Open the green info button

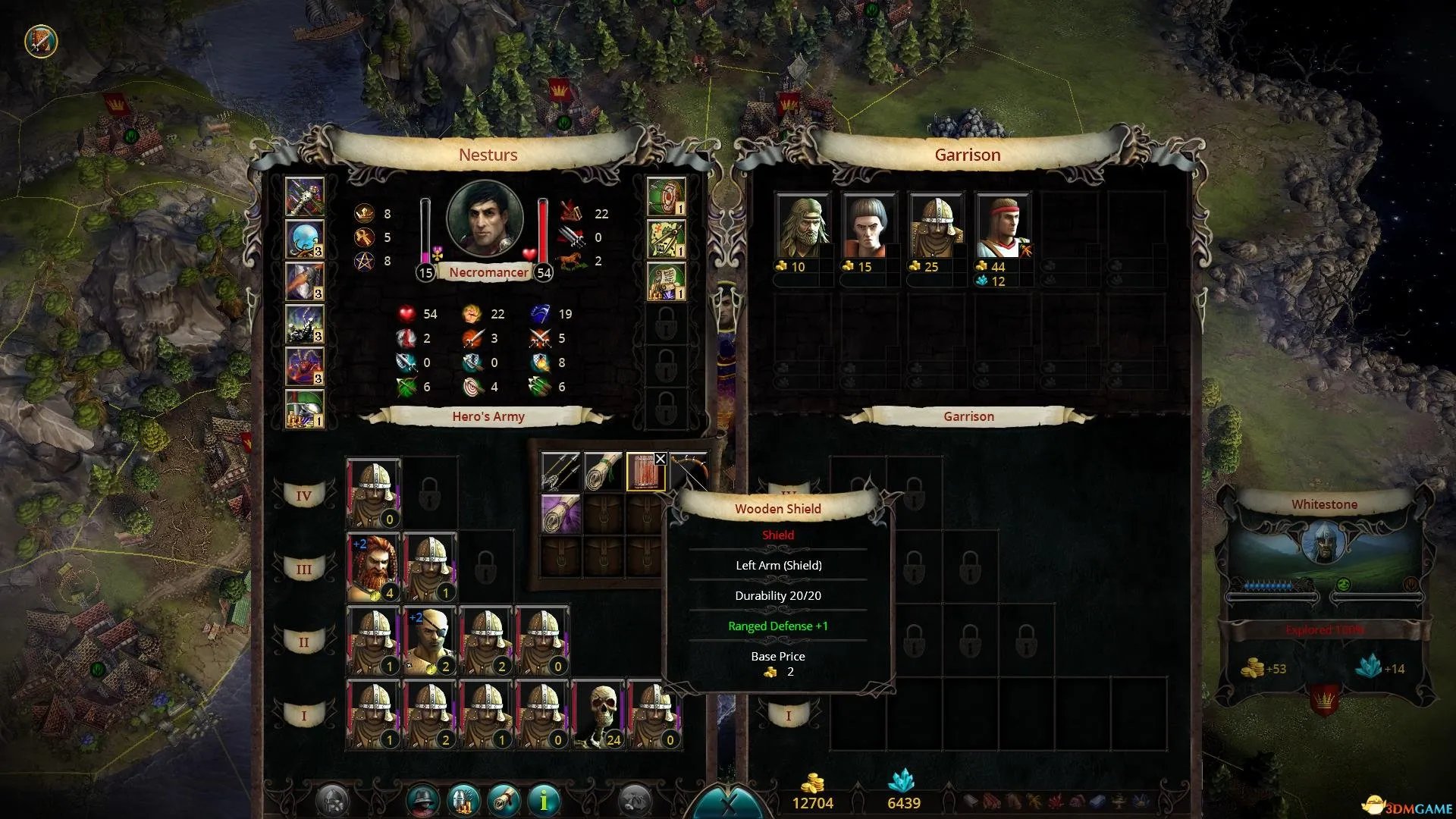tap(544, 799)
